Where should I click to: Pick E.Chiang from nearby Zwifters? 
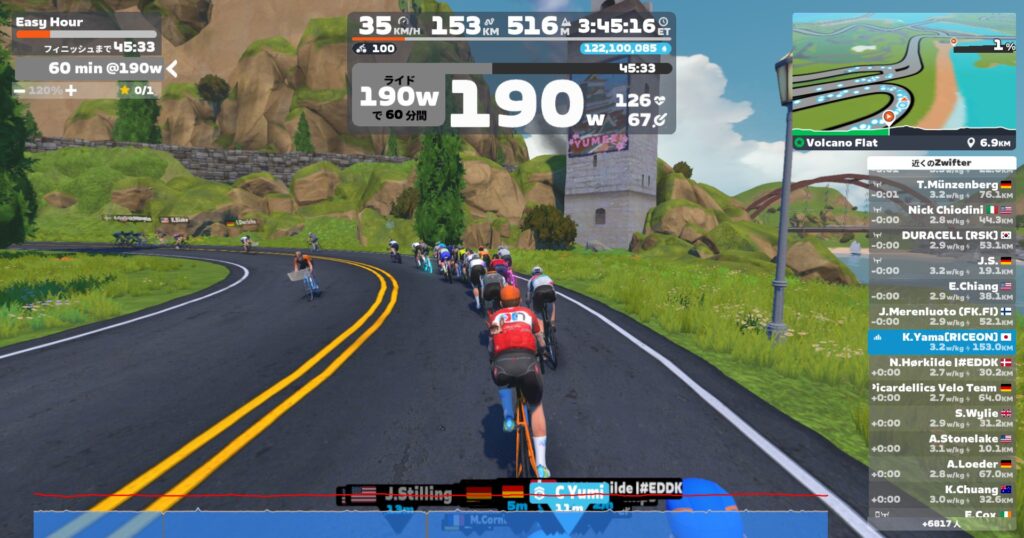941,290
